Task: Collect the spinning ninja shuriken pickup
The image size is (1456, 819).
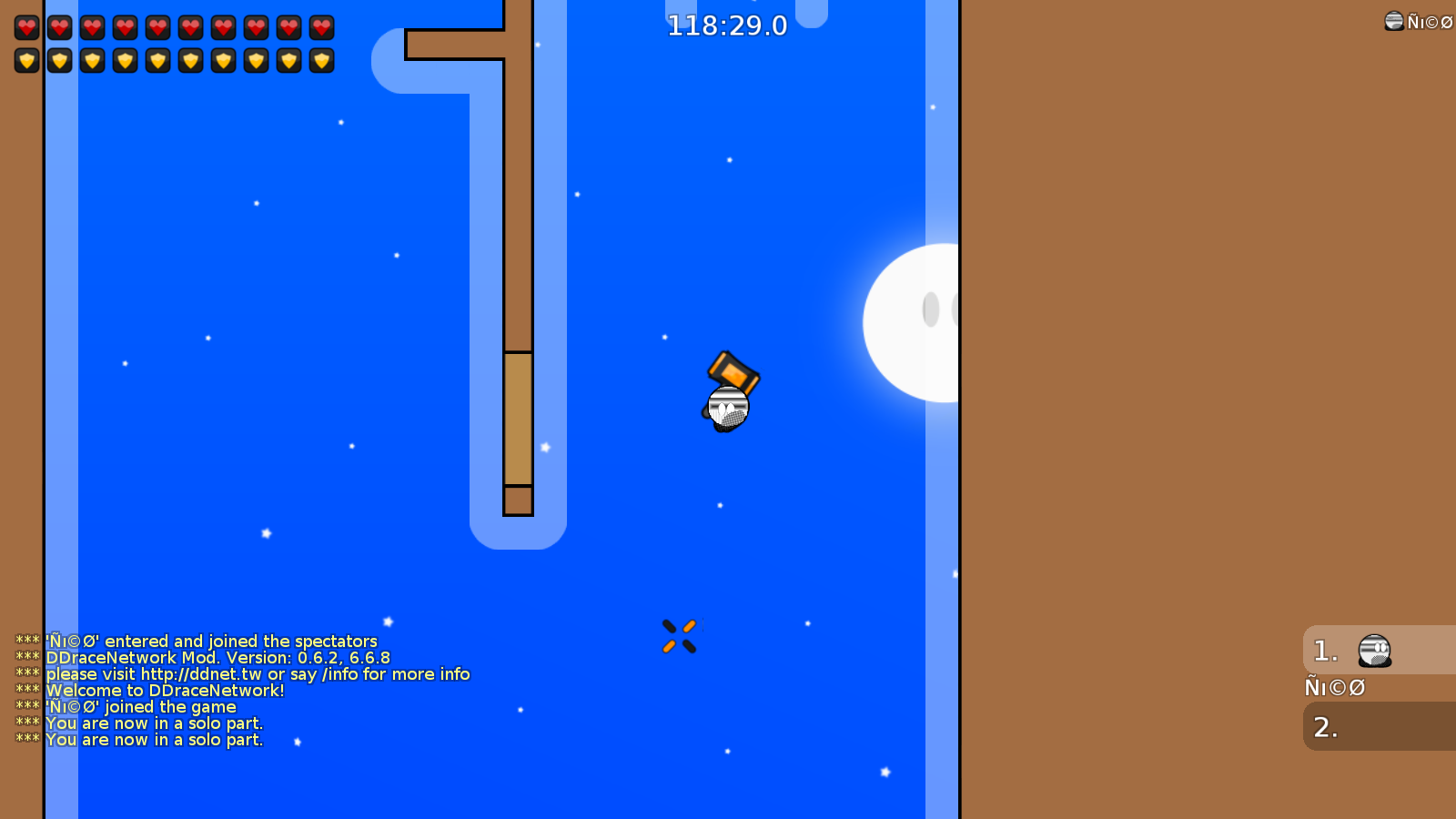Action: tap(680, 635)
